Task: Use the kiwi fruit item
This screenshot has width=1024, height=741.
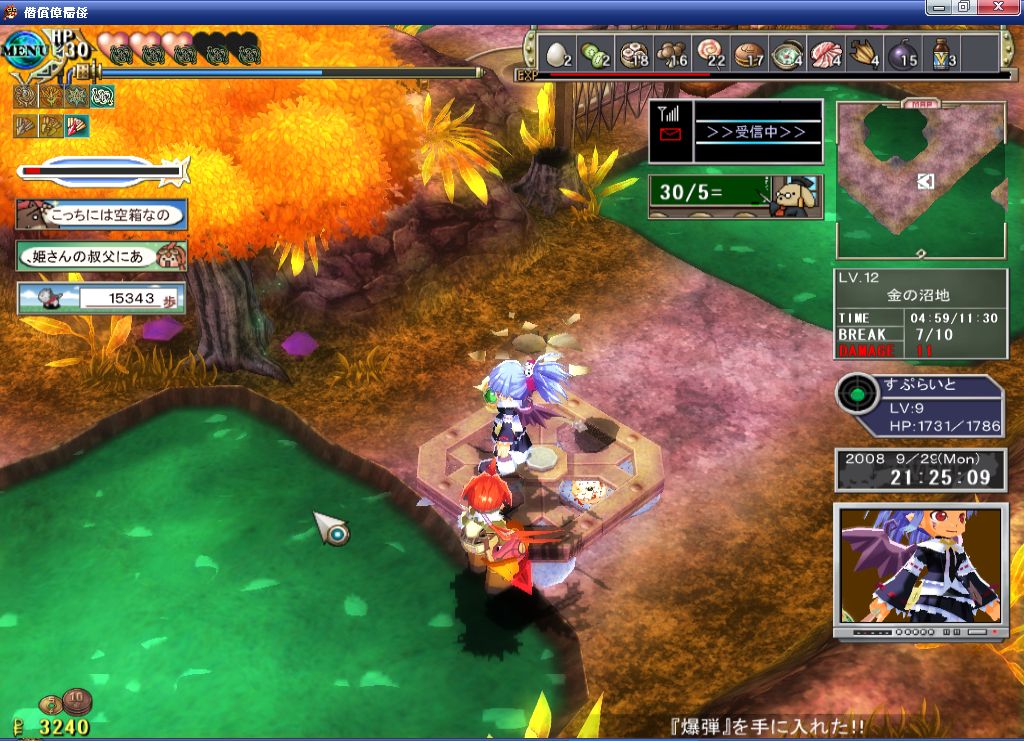Action: [595, 53]
